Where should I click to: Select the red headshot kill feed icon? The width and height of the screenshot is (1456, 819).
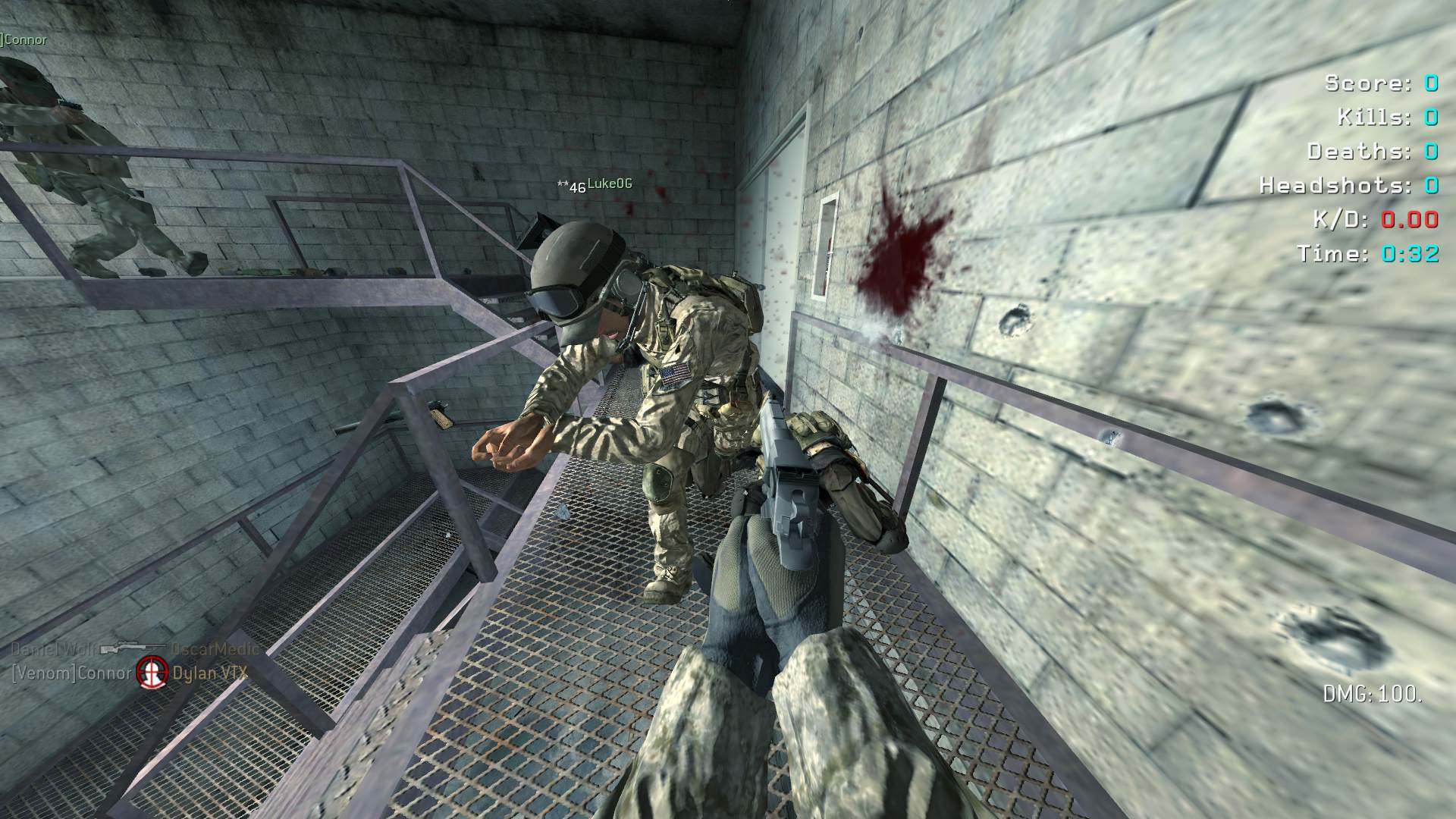pyautogui.click(x=152, y=673)
